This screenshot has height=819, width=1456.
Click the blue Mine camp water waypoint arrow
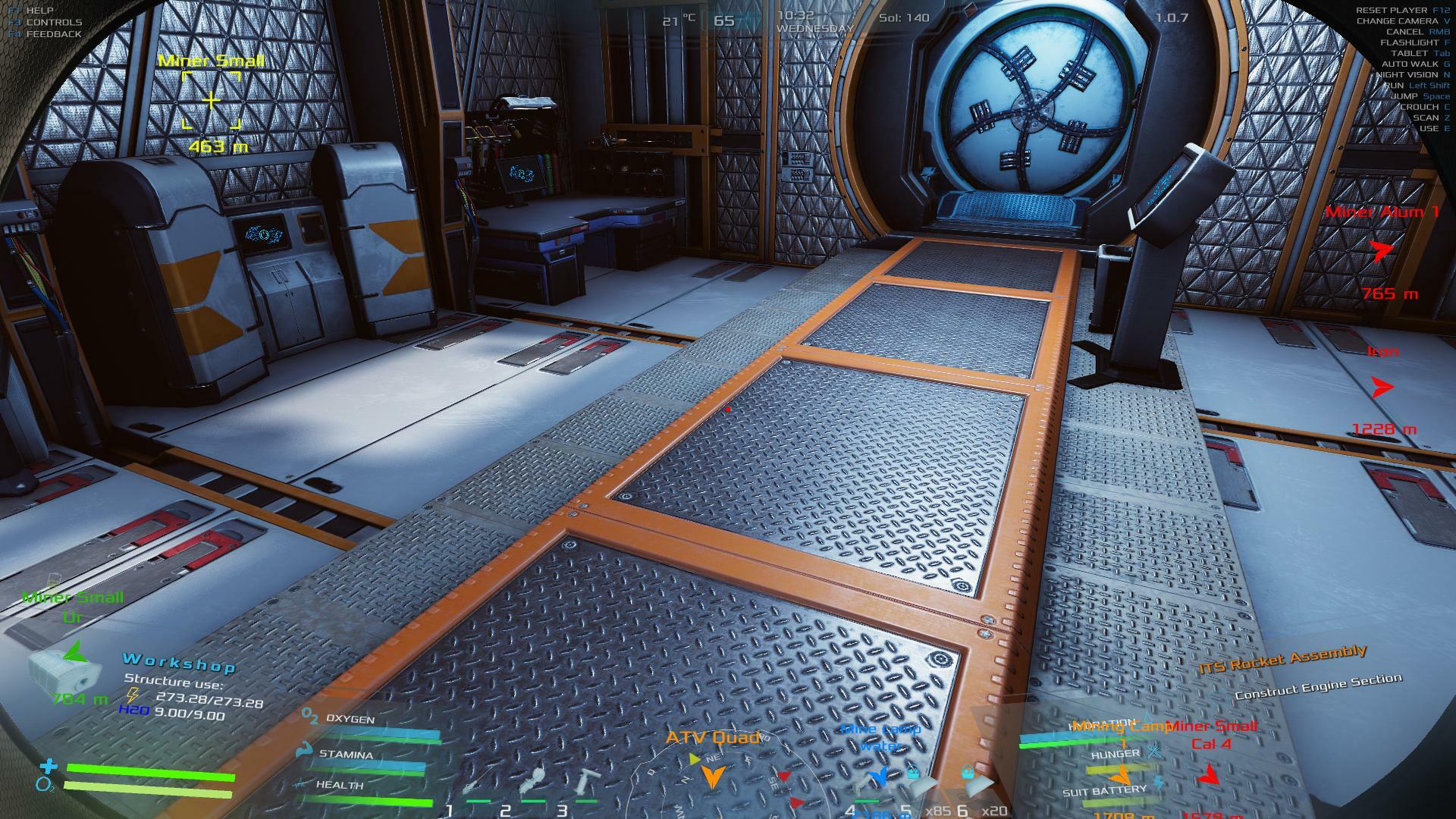coord(879,775)
